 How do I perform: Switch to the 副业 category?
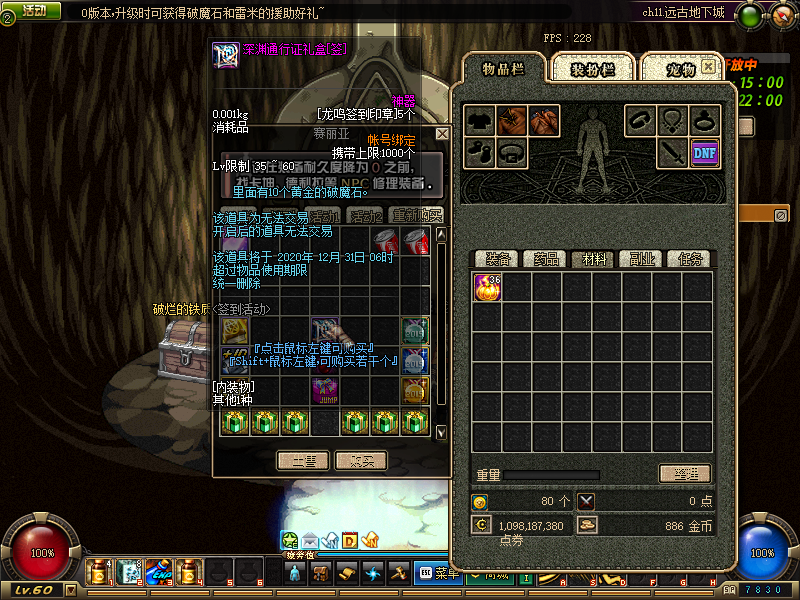(641, 259)
